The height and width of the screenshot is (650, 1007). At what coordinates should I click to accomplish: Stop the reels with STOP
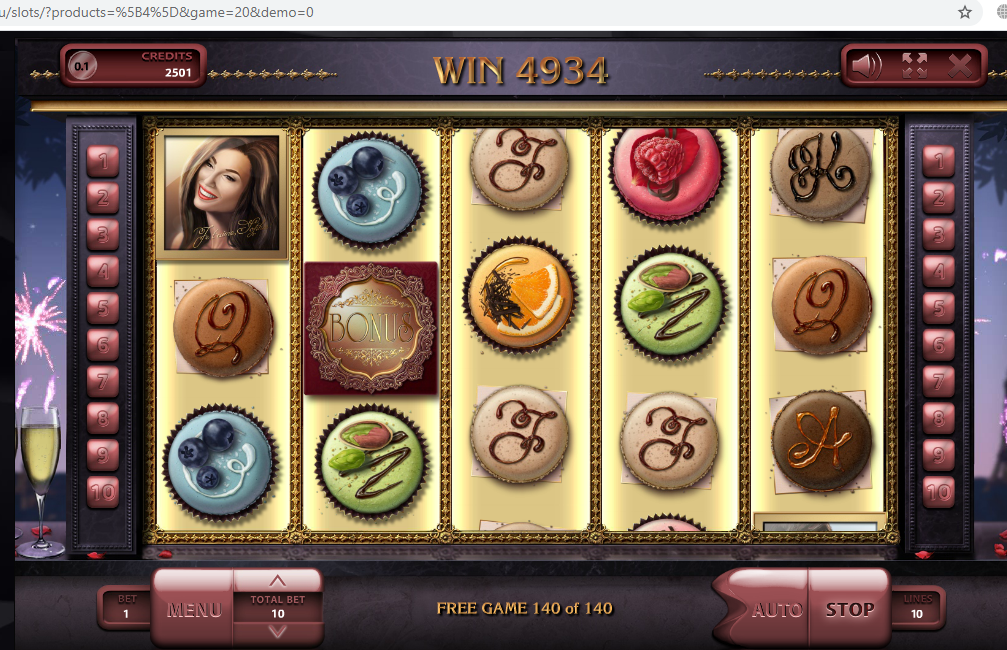849,609
